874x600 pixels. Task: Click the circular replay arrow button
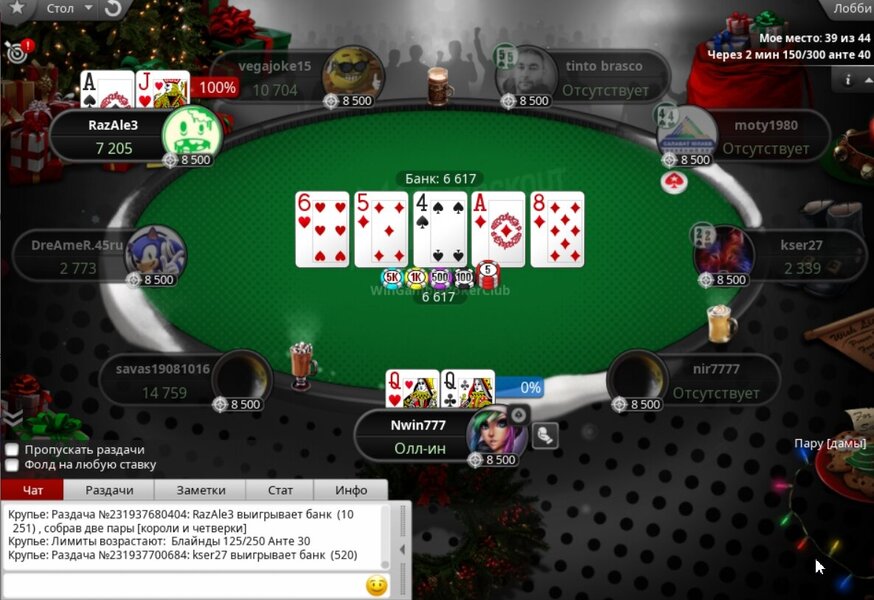click(113, 9)
